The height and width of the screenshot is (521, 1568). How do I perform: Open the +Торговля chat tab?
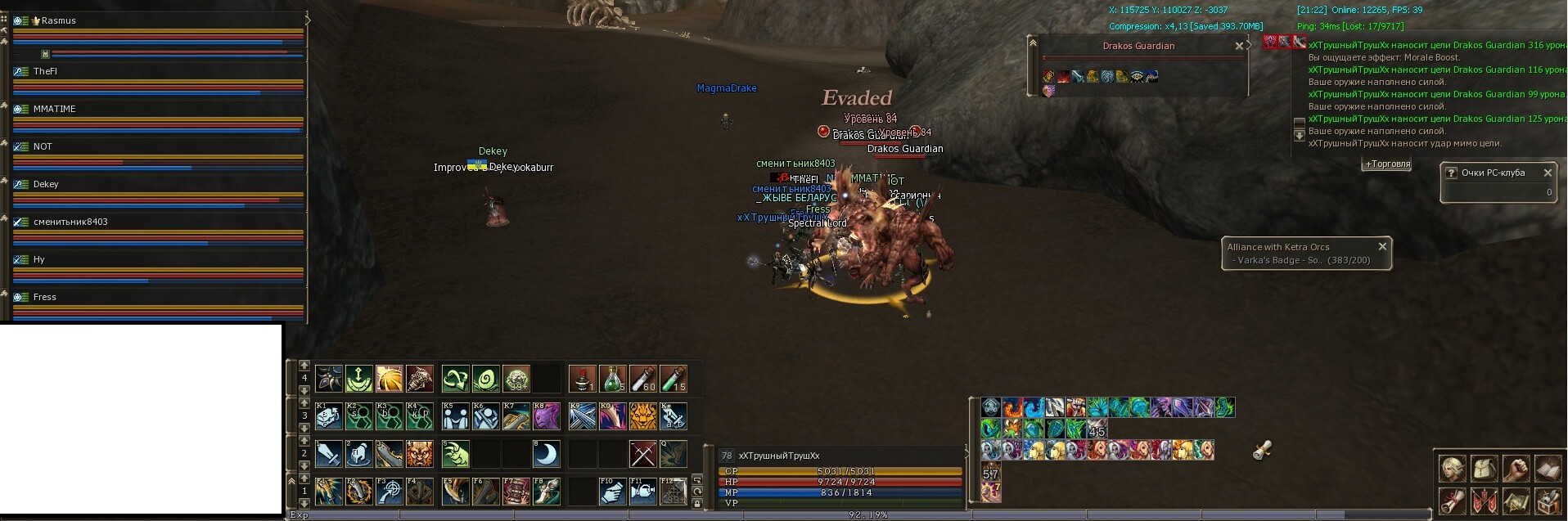coord(1387,164)
